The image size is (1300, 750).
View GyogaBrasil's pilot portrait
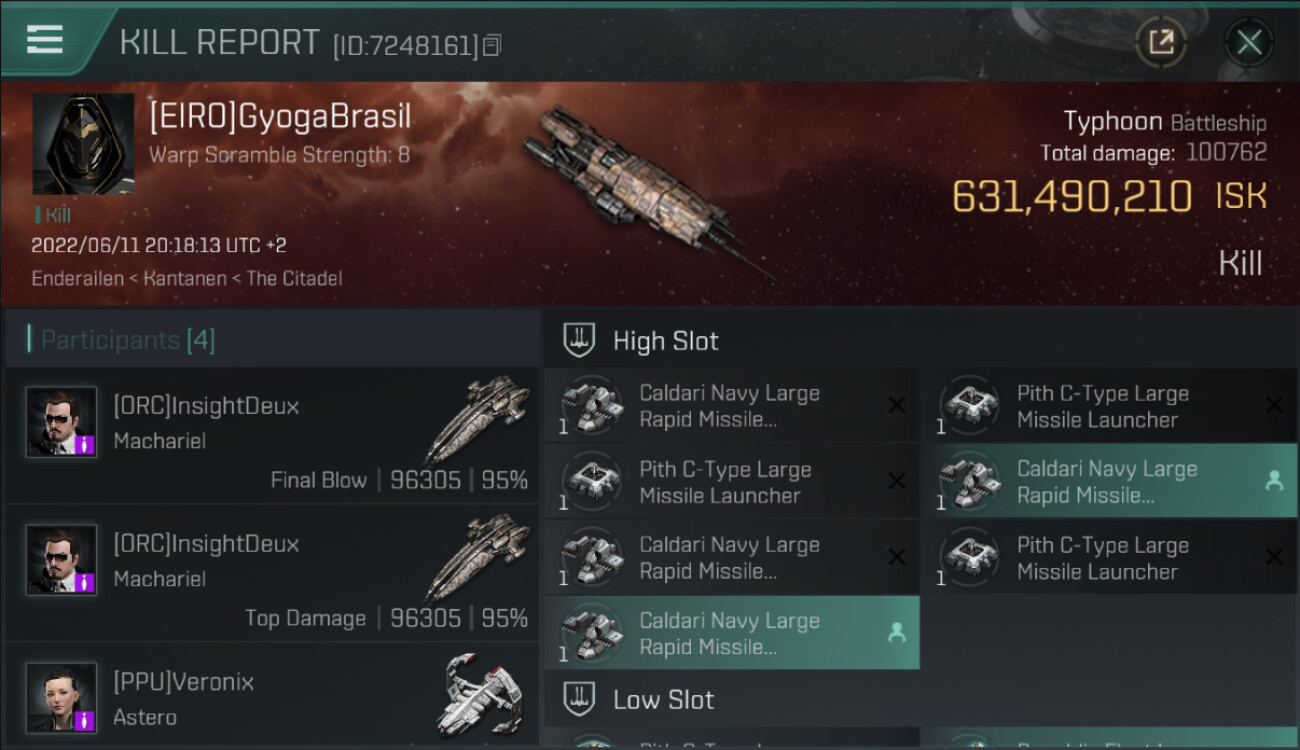tap(83, 144)
